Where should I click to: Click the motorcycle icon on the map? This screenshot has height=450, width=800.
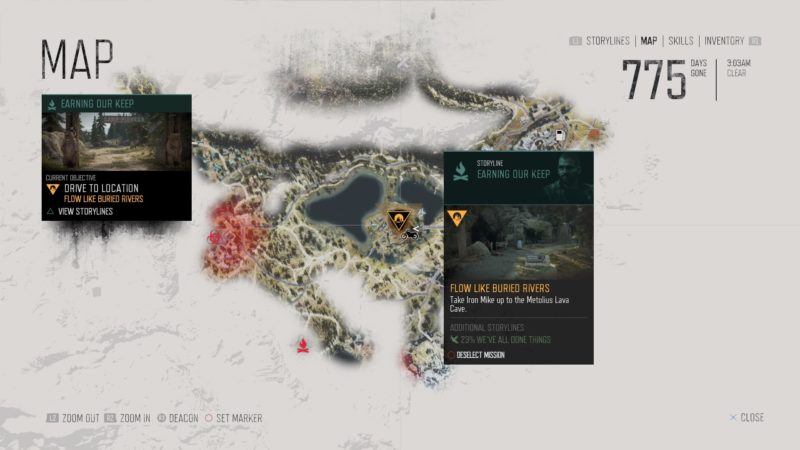coord(410,235)
